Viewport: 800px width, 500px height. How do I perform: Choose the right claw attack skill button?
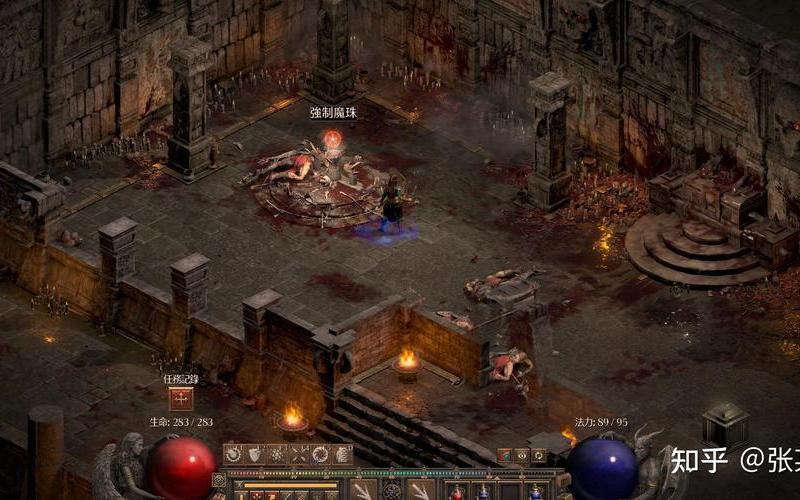point(420,490)
